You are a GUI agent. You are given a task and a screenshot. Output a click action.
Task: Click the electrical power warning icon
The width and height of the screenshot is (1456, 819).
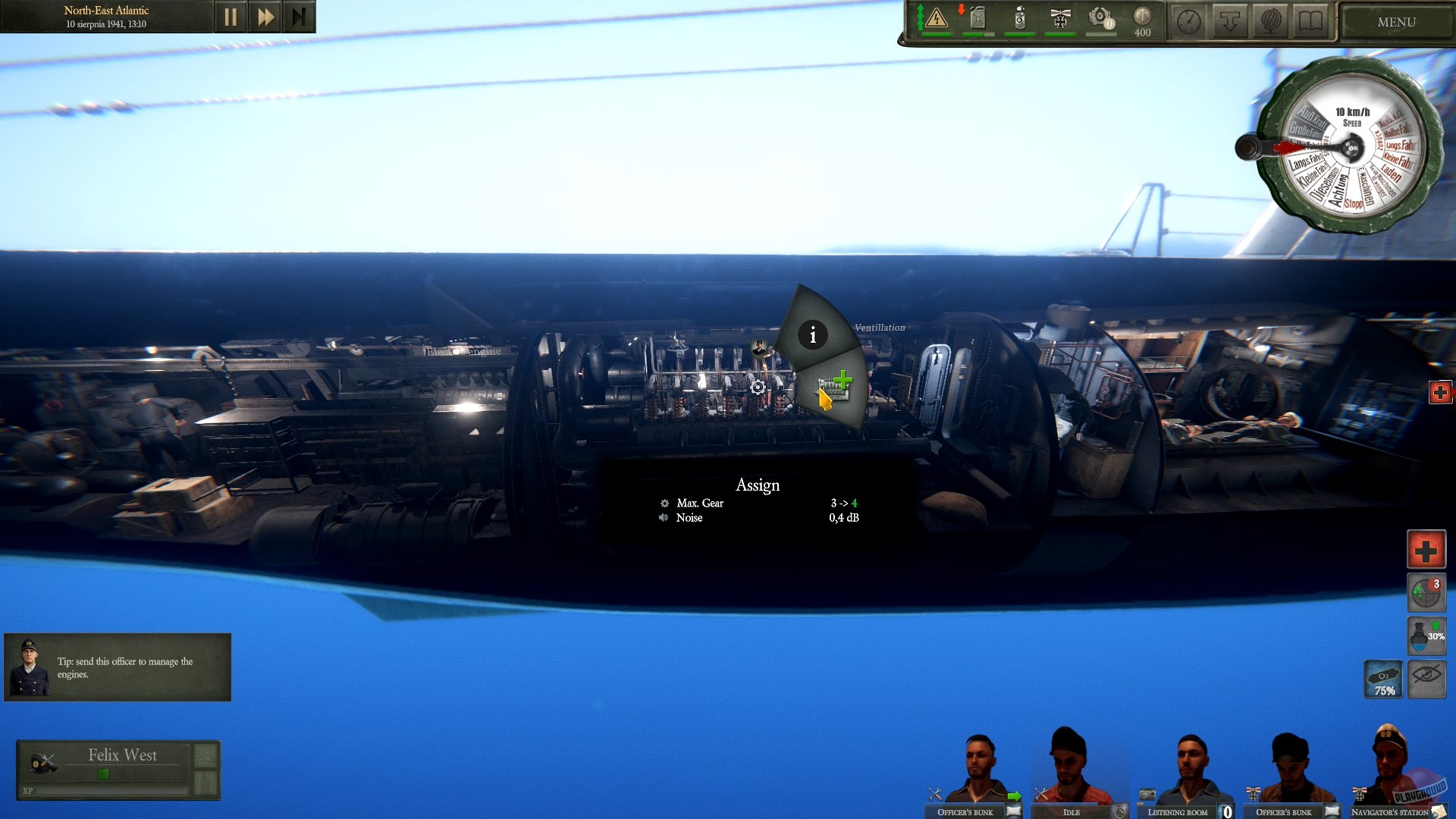pyautogui.click(x=937, y=19)
